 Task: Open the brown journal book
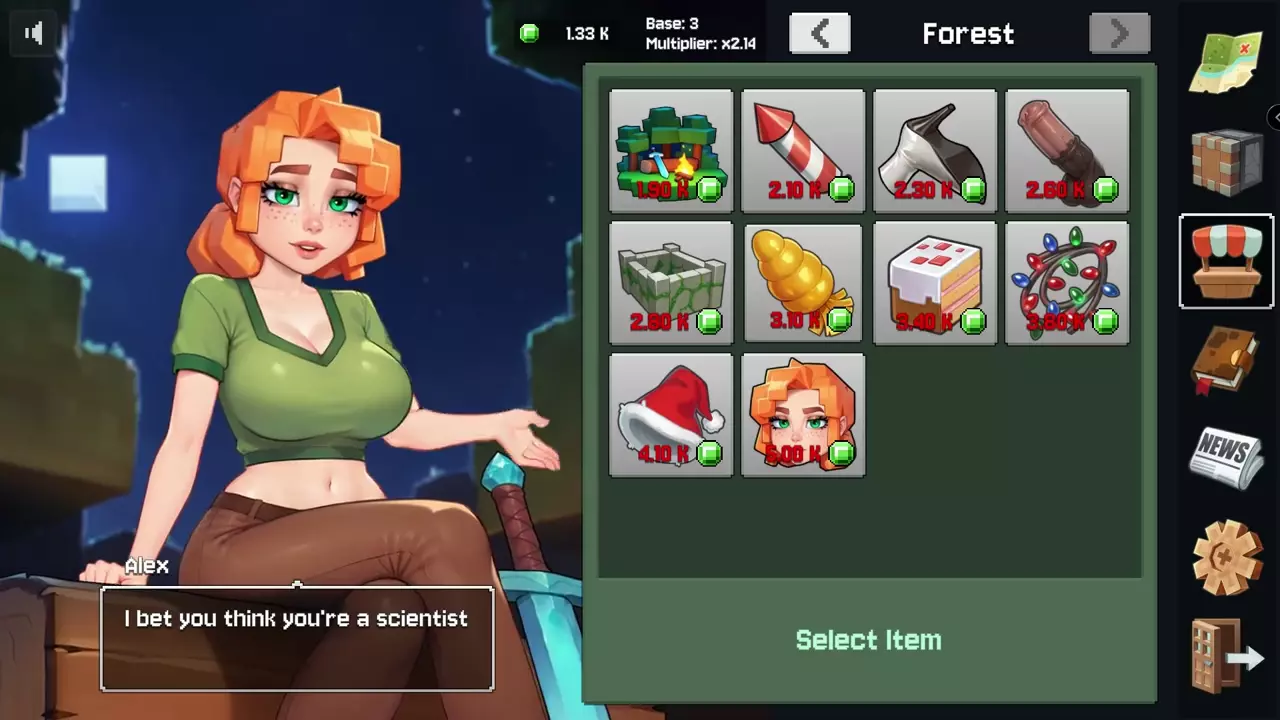(1227, 360)
